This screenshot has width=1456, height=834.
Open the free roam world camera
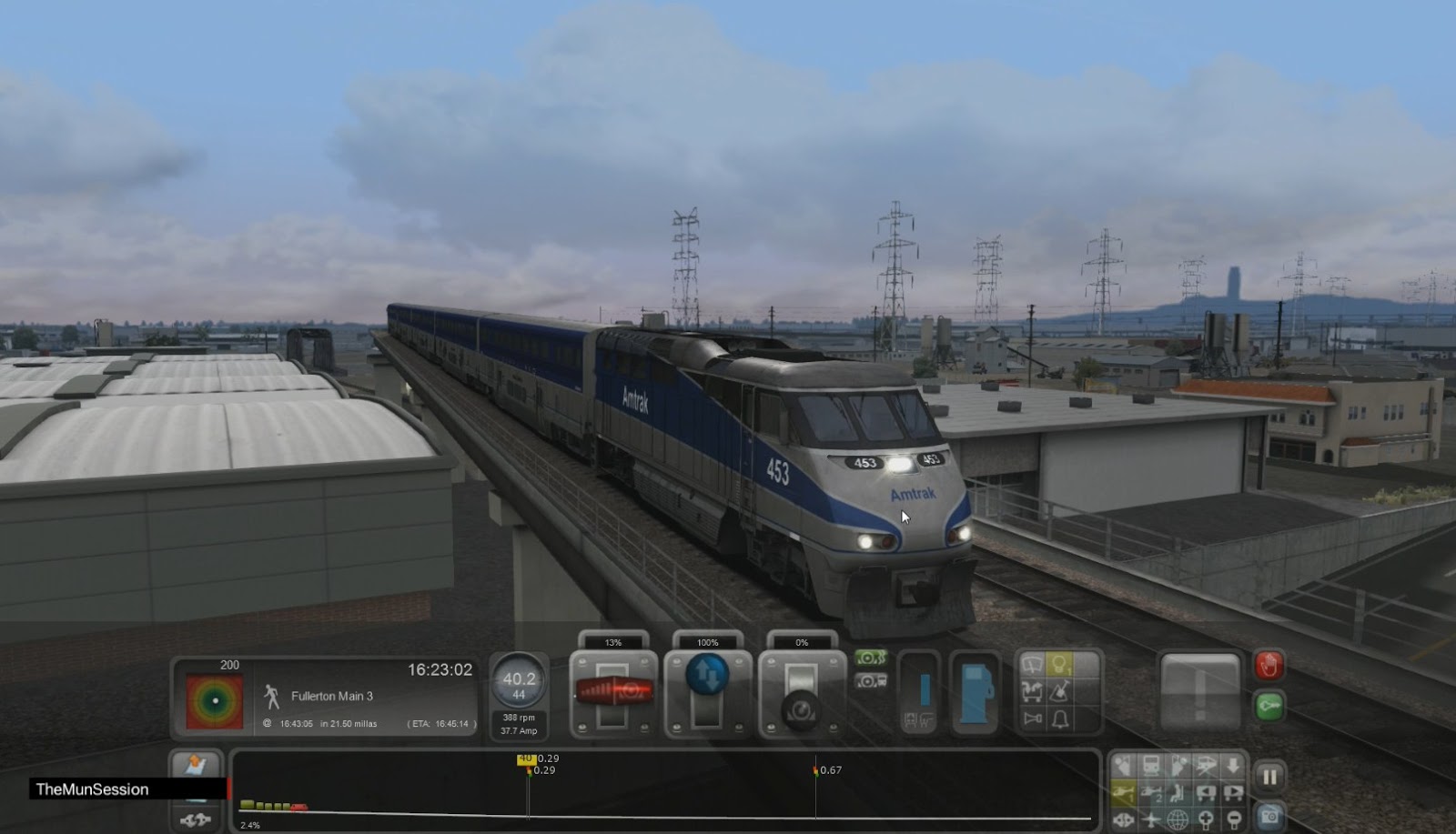tap(1178, 820)
